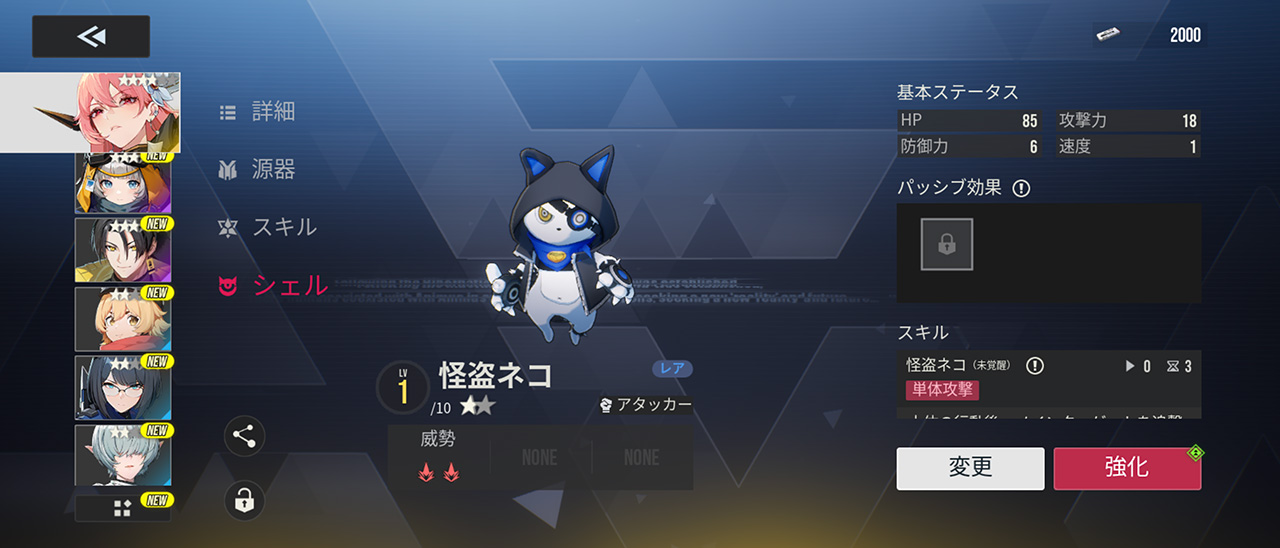Click the locked passive effect slot
1280x548 pixels.
coord(946,245)
